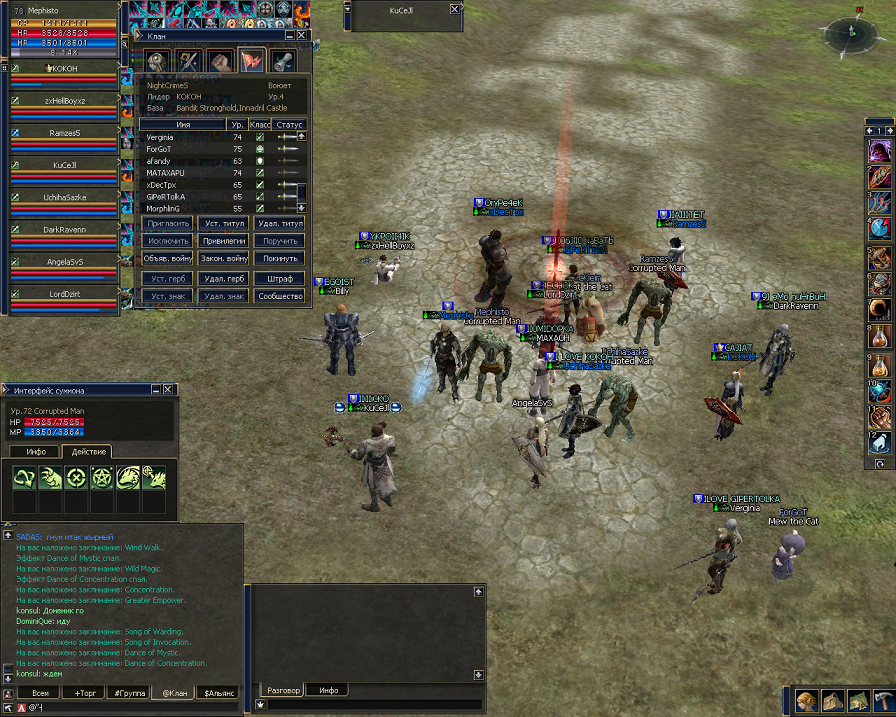896x717 pixels.
Task: Click the Пригласить (invite) clan button
Action: coord(166,223)
